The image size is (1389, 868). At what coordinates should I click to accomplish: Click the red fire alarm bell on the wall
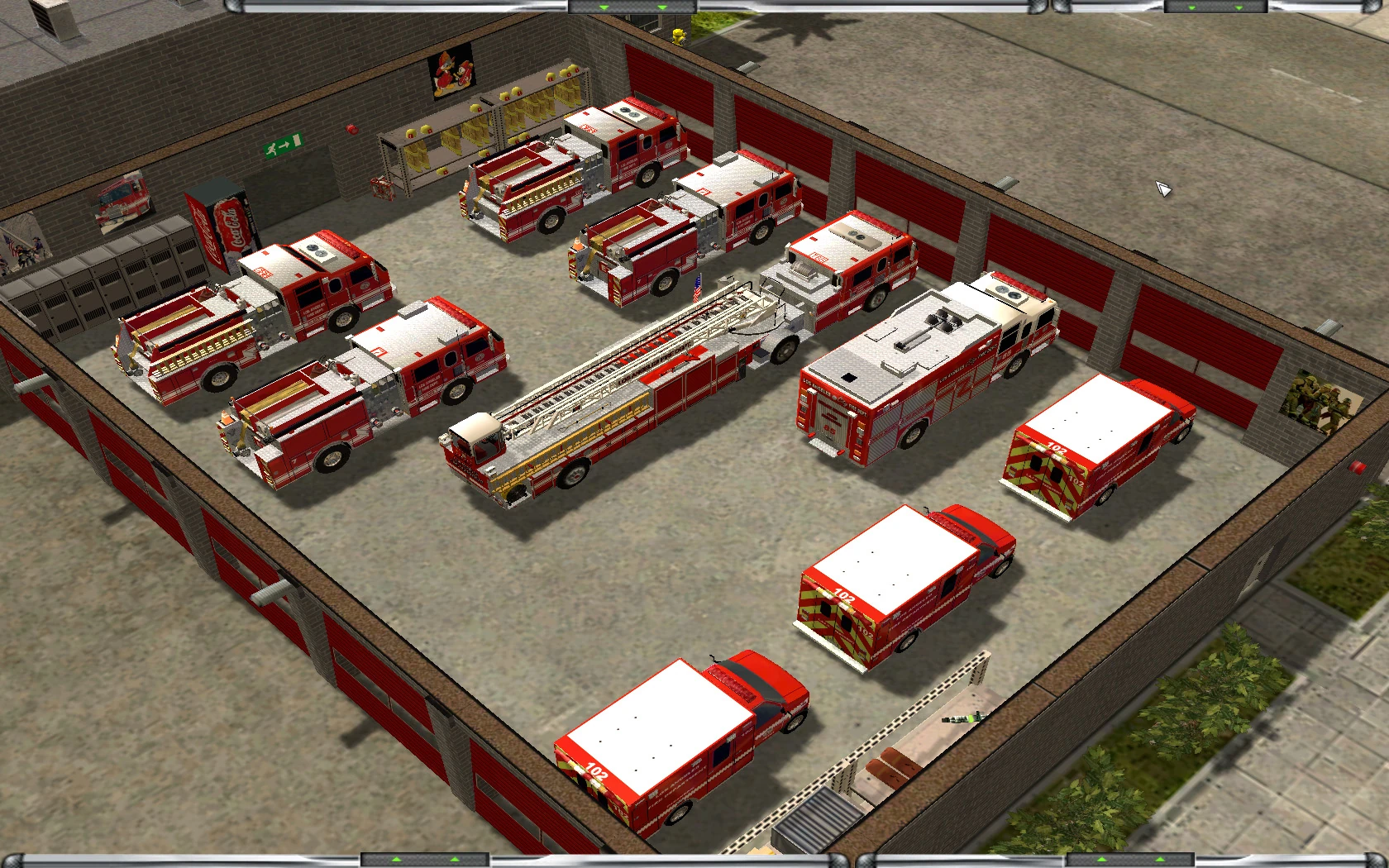(351, 130)
